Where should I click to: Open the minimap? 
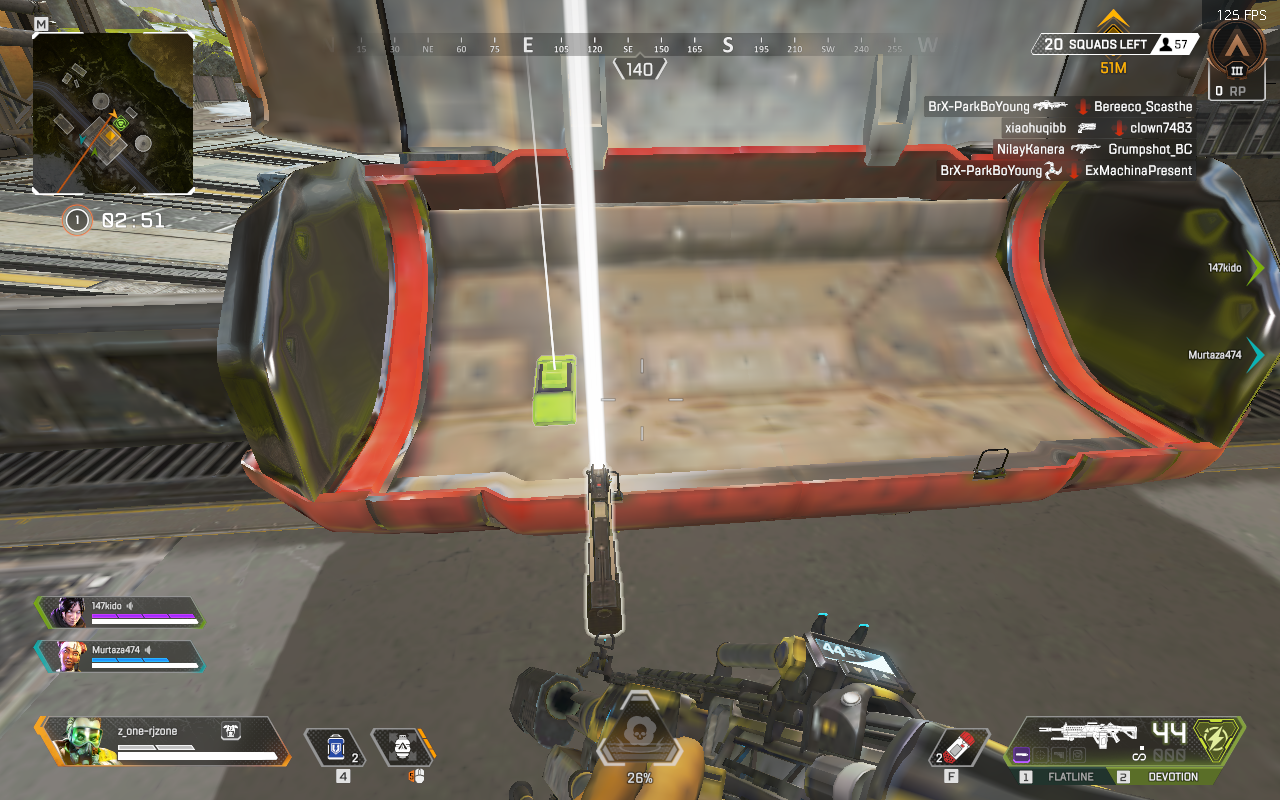click(x=113, y=112)
